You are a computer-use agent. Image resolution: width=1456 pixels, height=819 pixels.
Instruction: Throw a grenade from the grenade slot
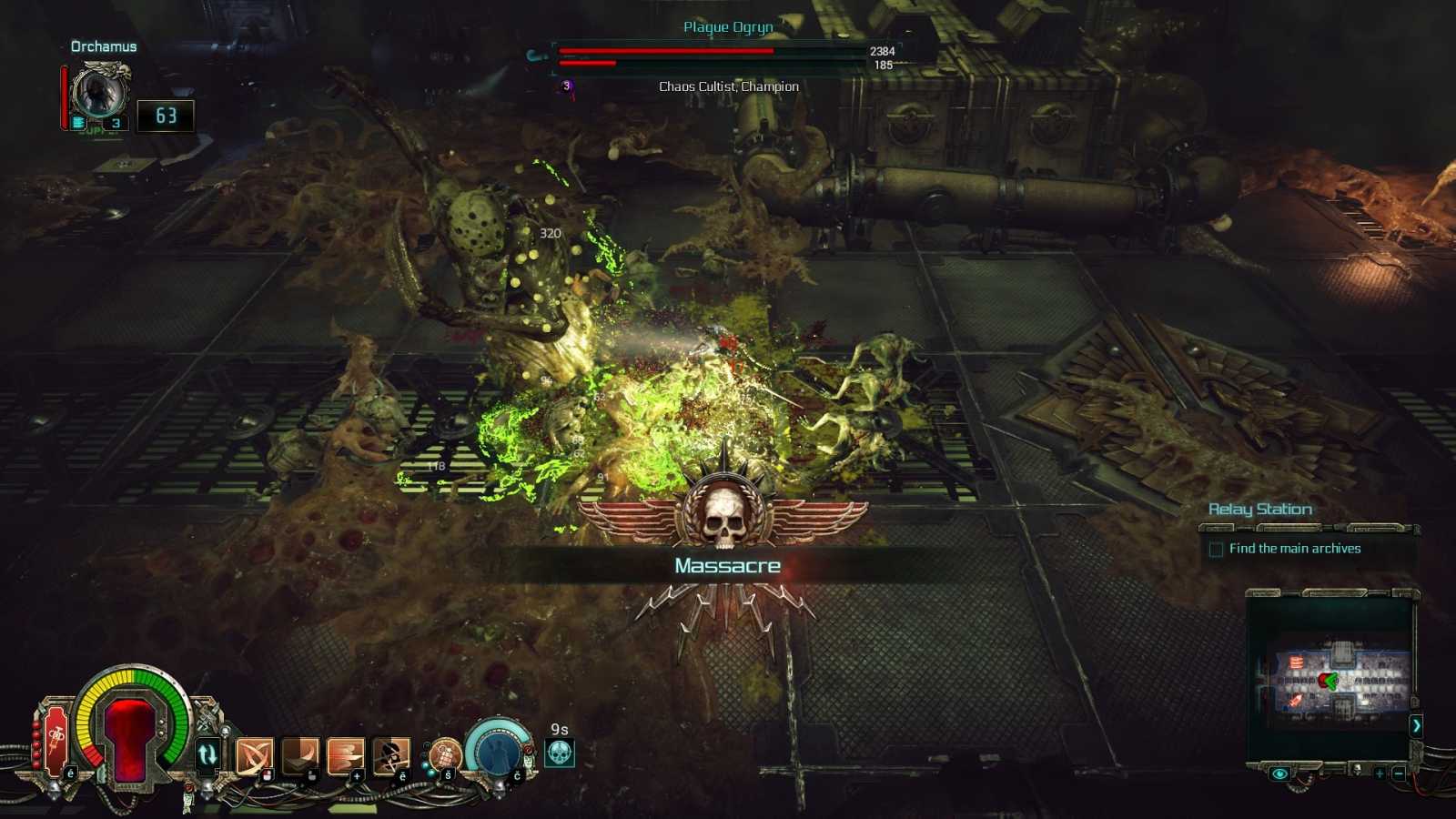click(444, 754)
